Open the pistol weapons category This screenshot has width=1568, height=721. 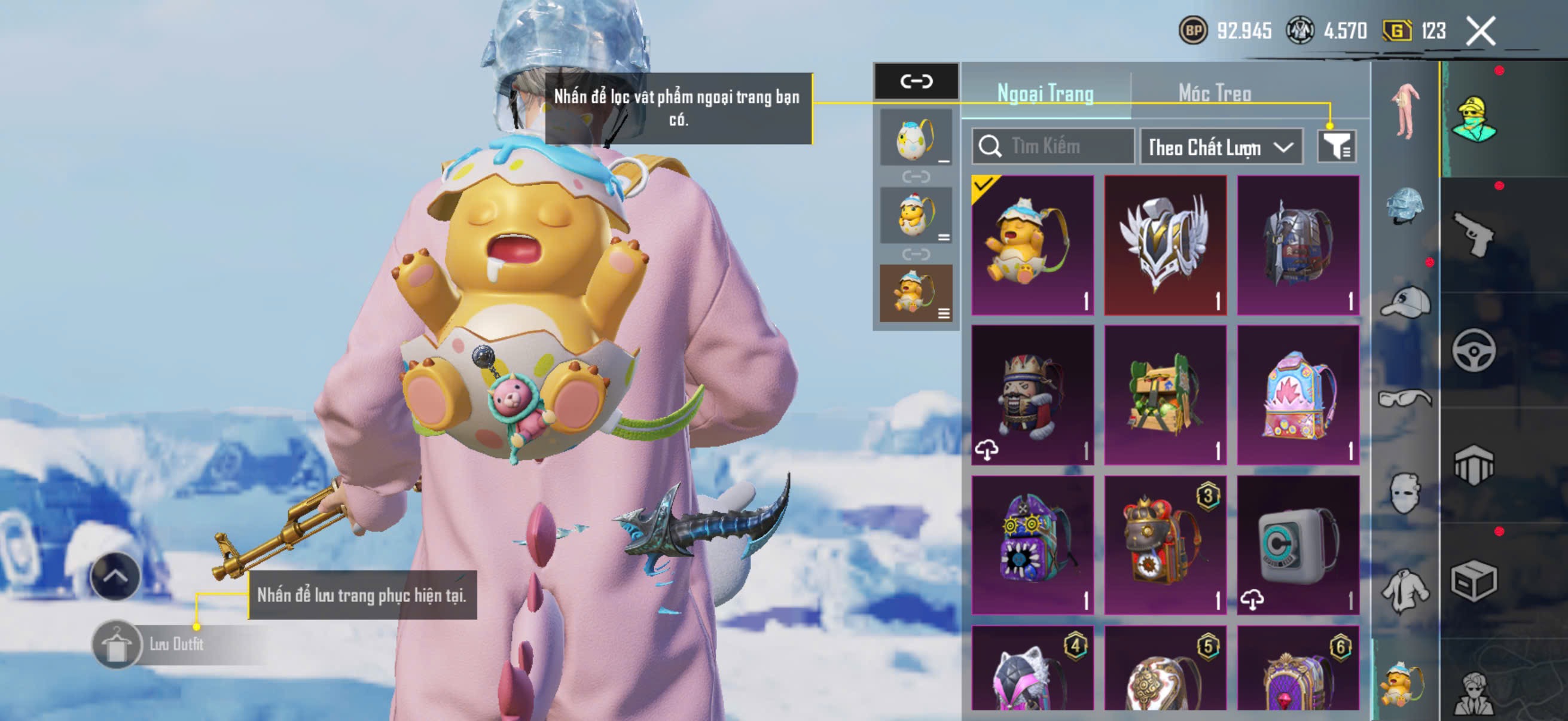[1474, 235]
